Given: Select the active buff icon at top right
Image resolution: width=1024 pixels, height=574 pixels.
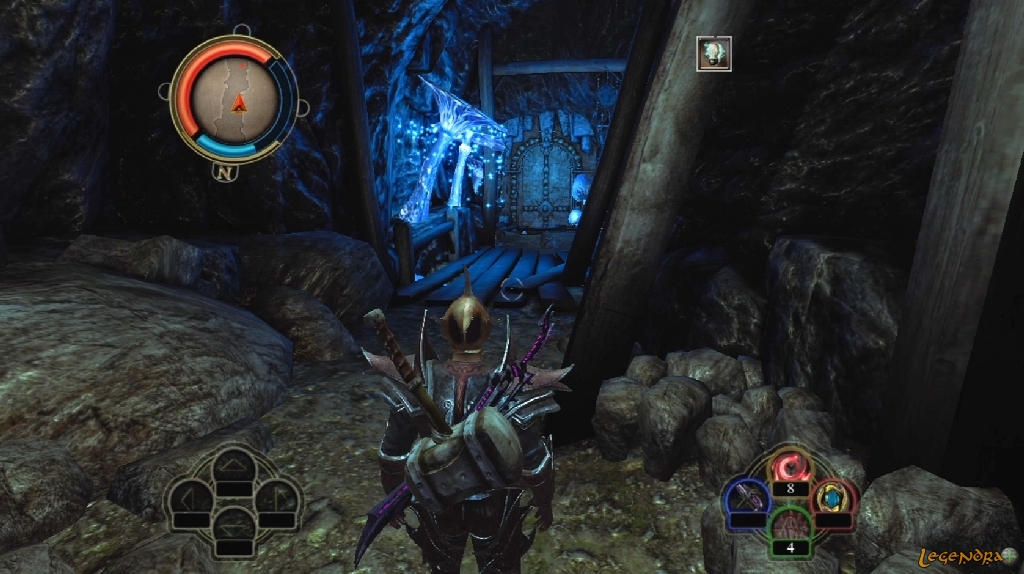Looking at the screenshot, I should [x=714, y=53].
